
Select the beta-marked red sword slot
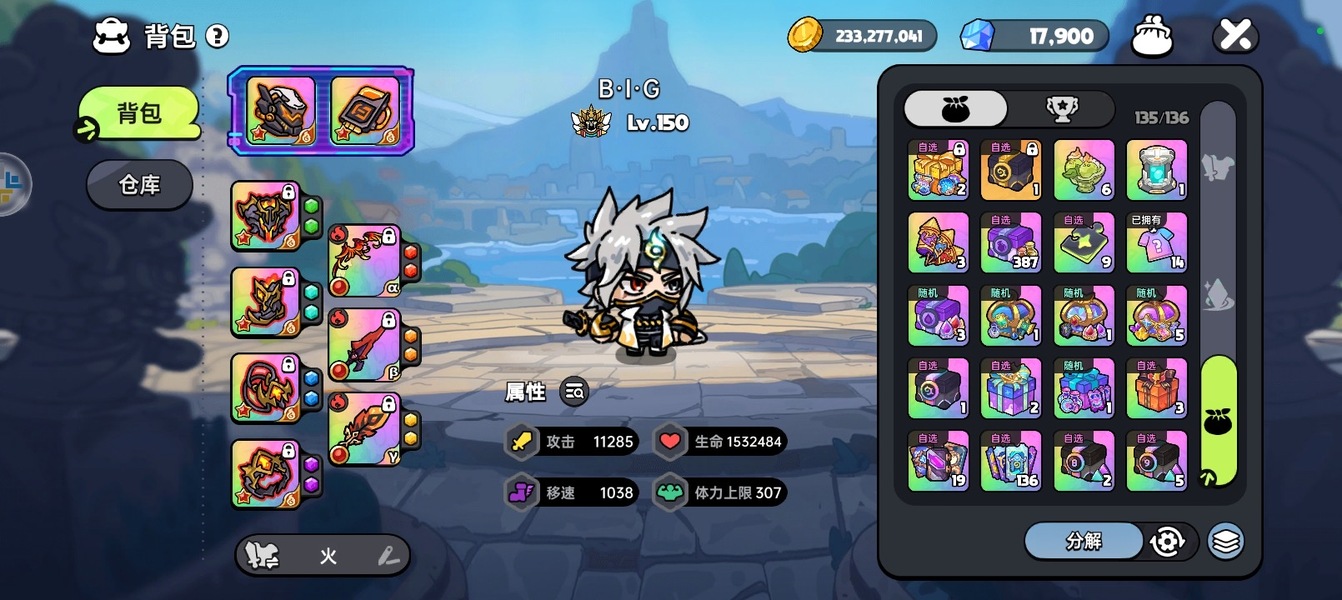point(364,345)
